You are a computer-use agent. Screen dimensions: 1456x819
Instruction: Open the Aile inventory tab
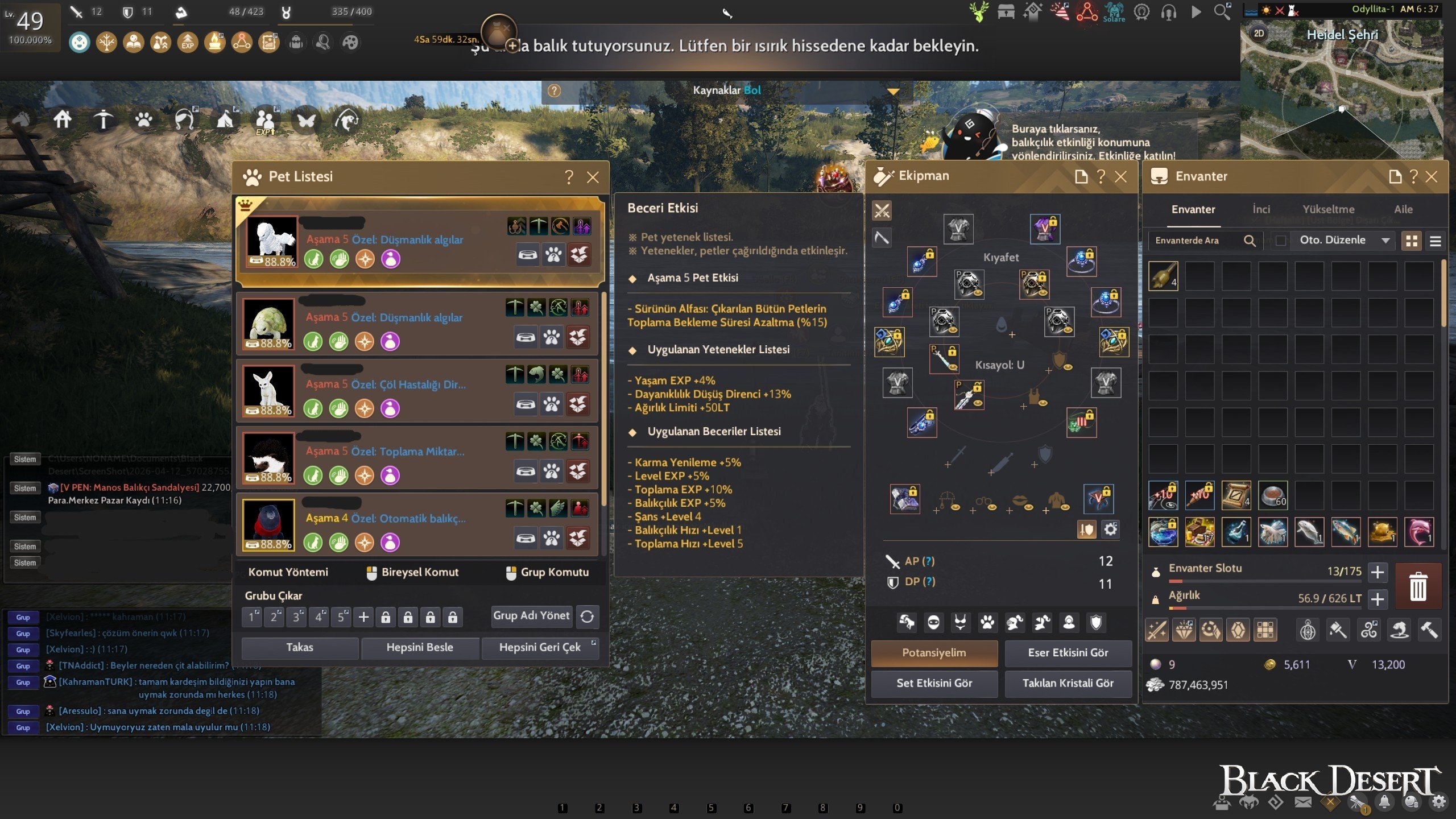[x=1403, y=209]
